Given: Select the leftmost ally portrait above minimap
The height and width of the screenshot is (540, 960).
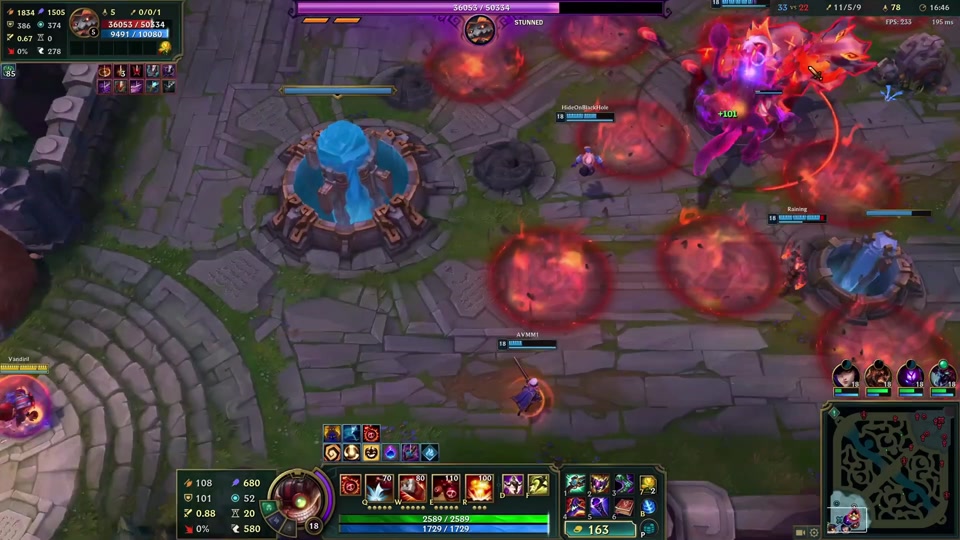Looking at the screenshot, I should (x=846, y=374).
